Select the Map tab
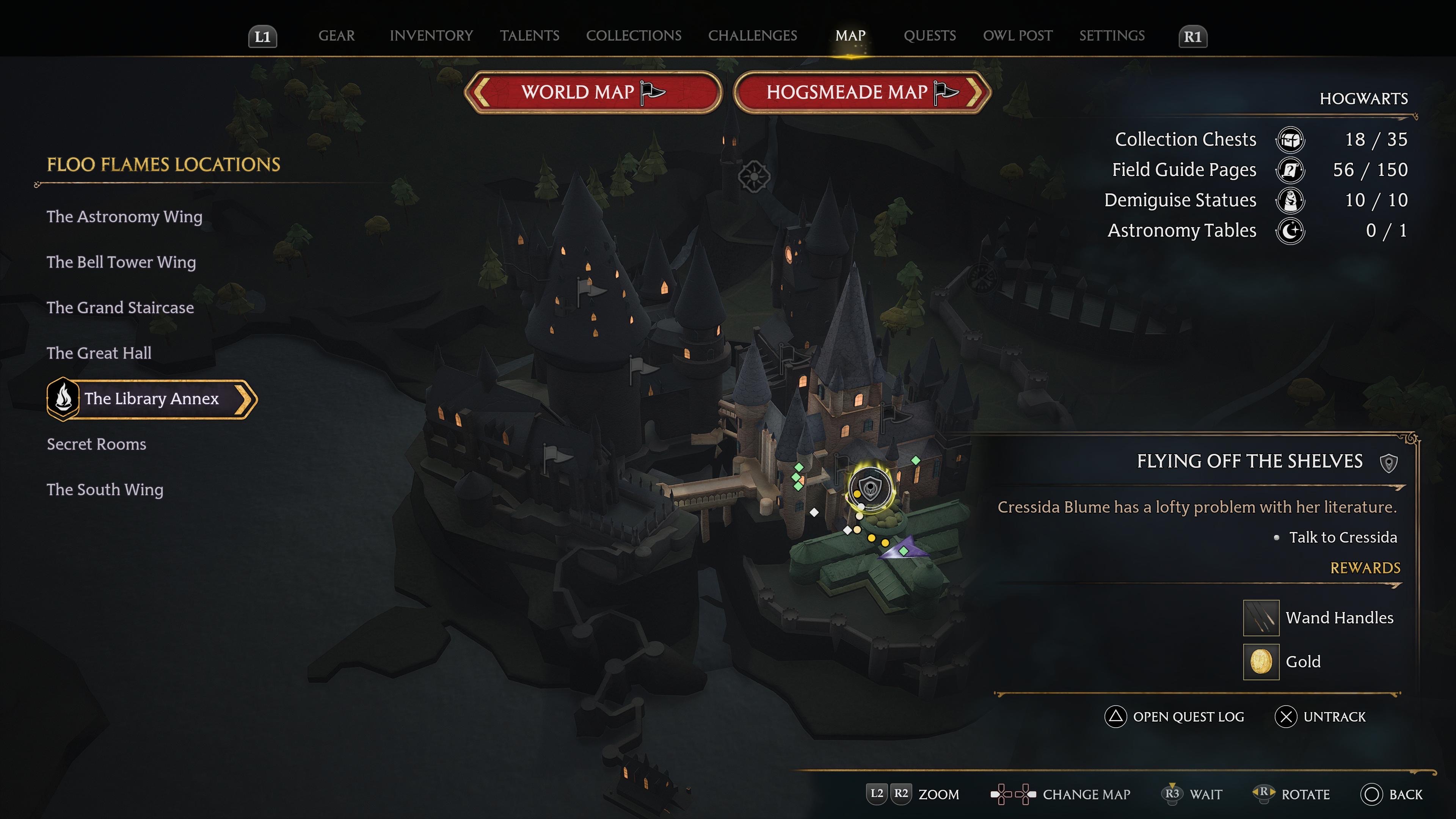This screenshot has height=819, width=1456. [x=850, y=36]
